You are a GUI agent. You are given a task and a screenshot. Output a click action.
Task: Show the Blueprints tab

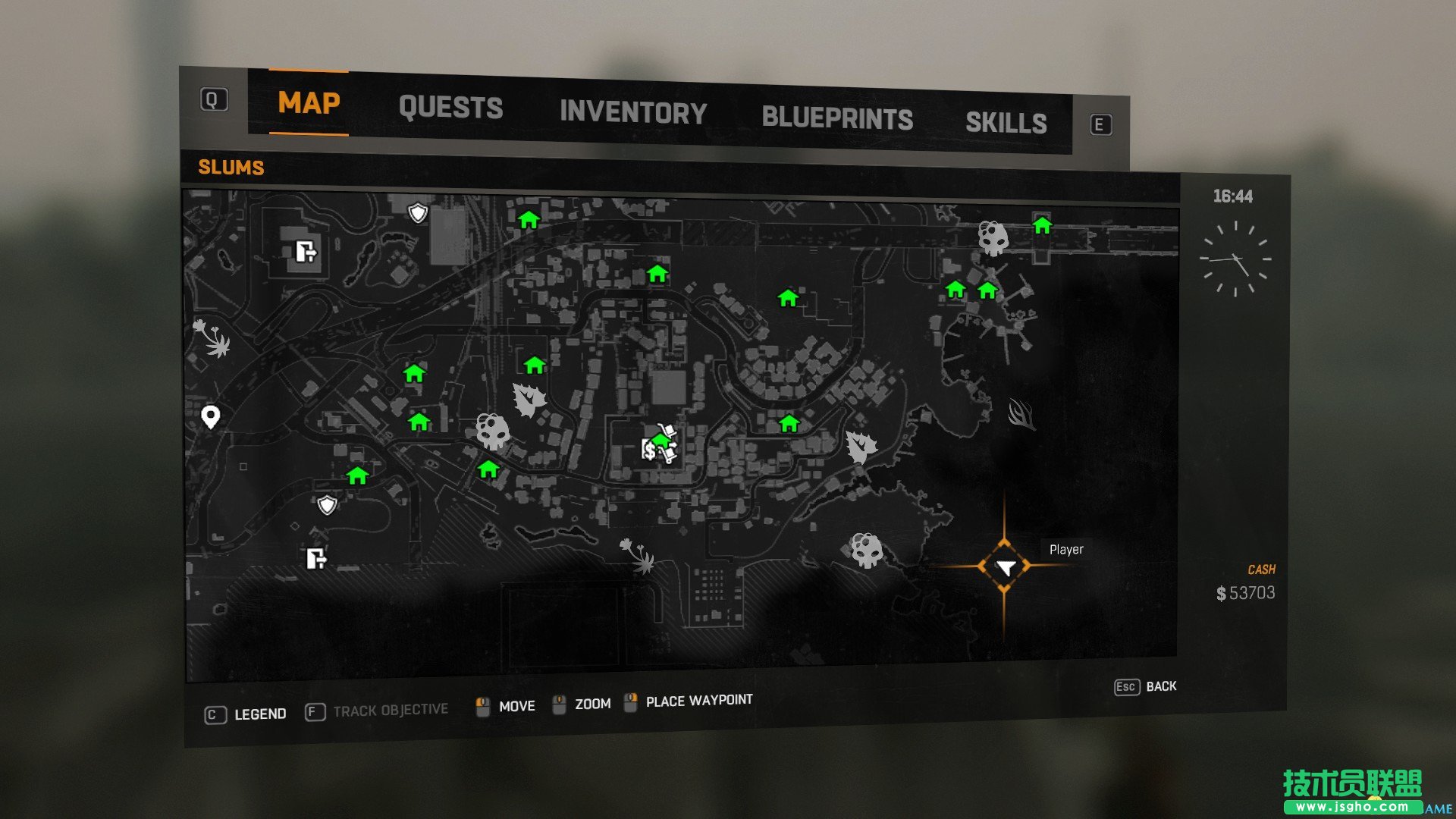(837, 118)
